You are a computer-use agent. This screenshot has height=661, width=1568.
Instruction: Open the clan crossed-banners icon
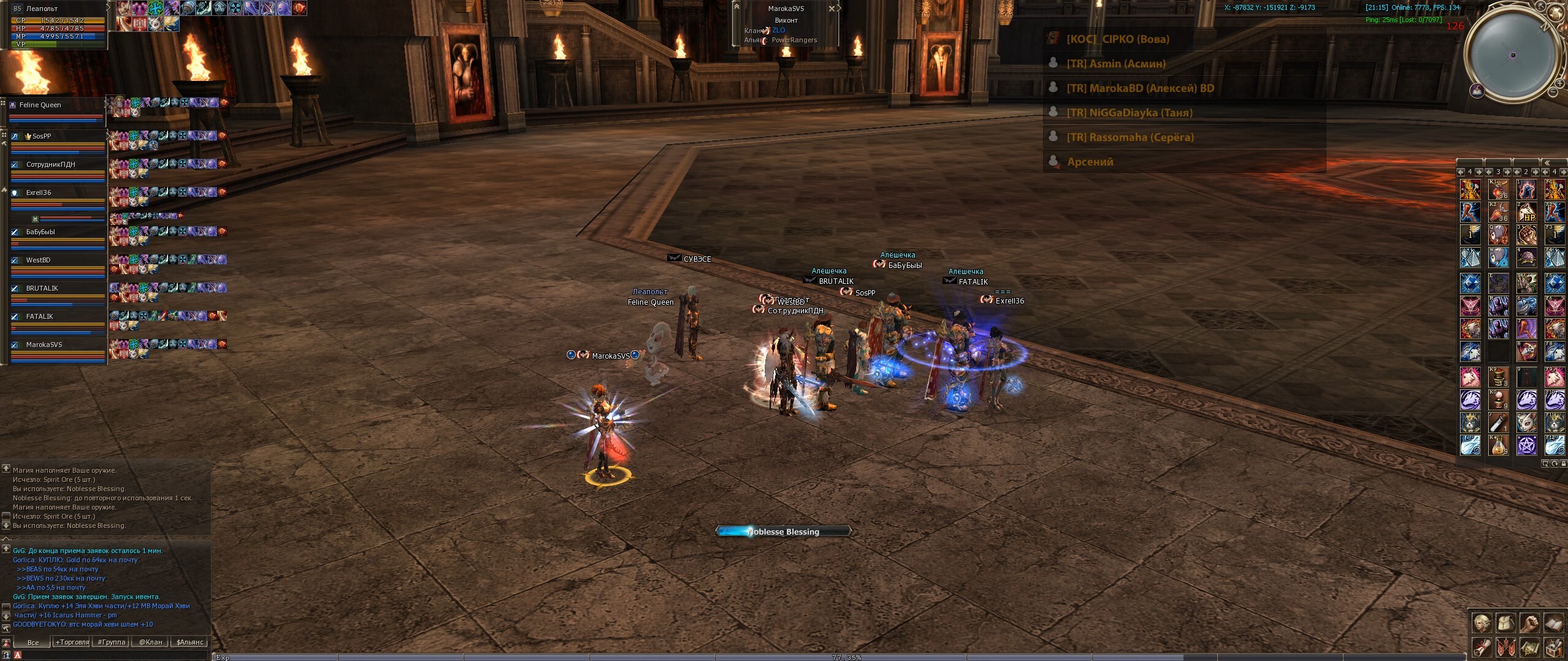point(1505,648)
